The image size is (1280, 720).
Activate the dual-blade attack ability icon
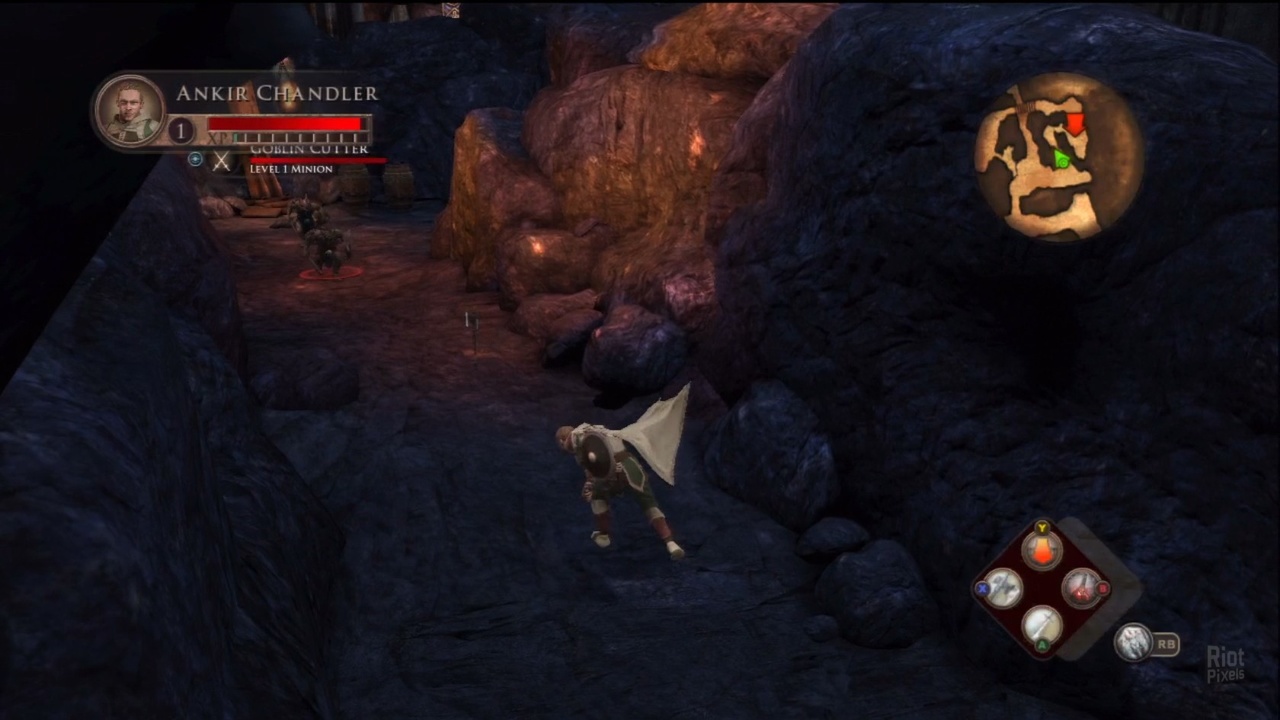1003,589
